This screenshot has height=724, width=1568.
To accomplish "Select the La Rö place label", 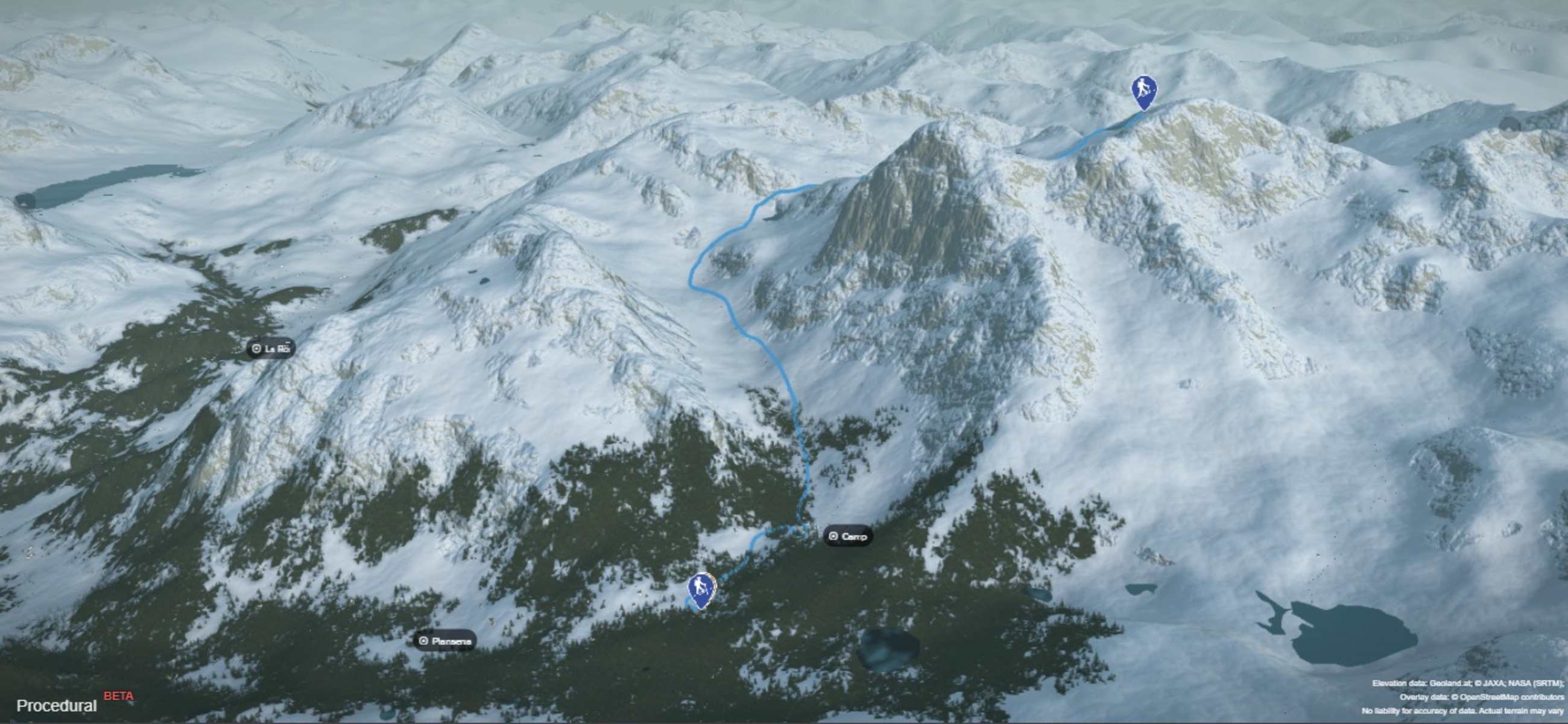I will [x=271, y=349].
